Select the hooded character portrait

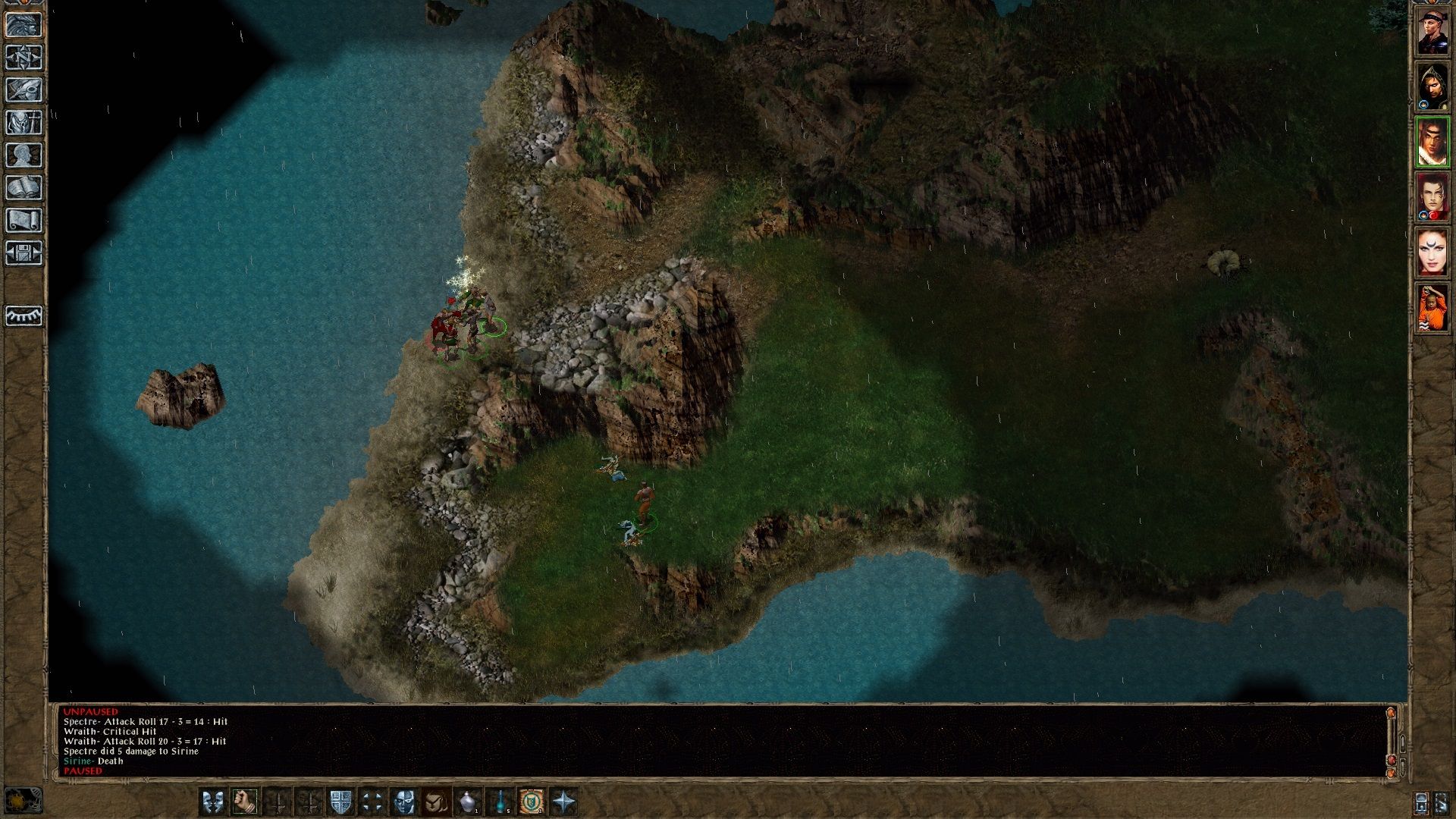1432,86
